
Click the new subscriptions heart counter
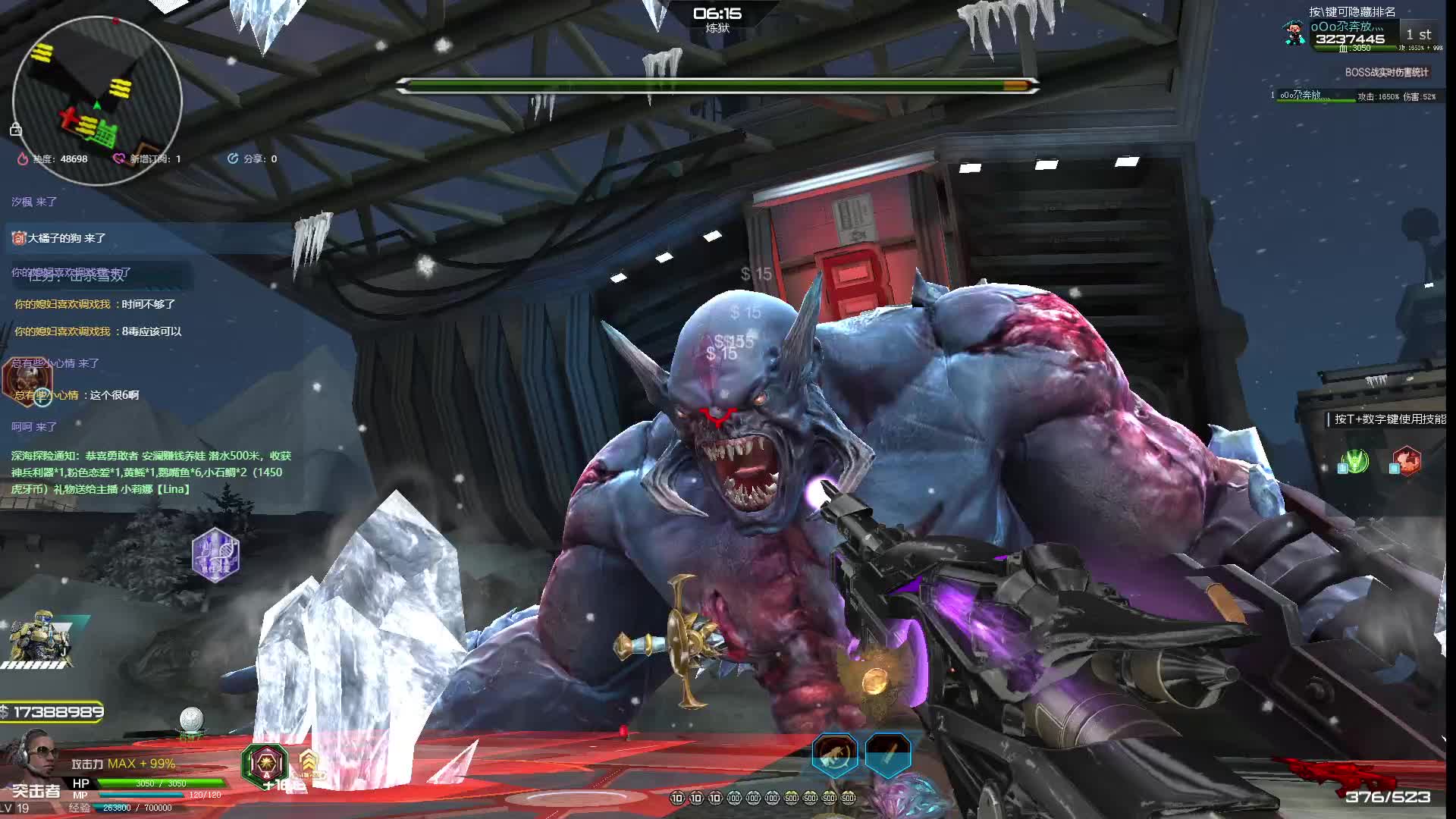pos(147,158)
